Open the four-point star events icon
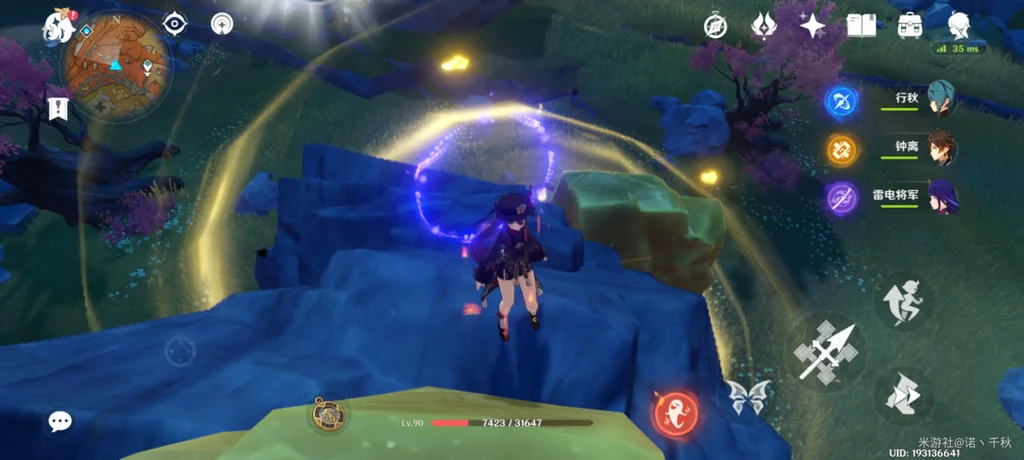Viewport: 1024px width, 460px height. (813, 26)
